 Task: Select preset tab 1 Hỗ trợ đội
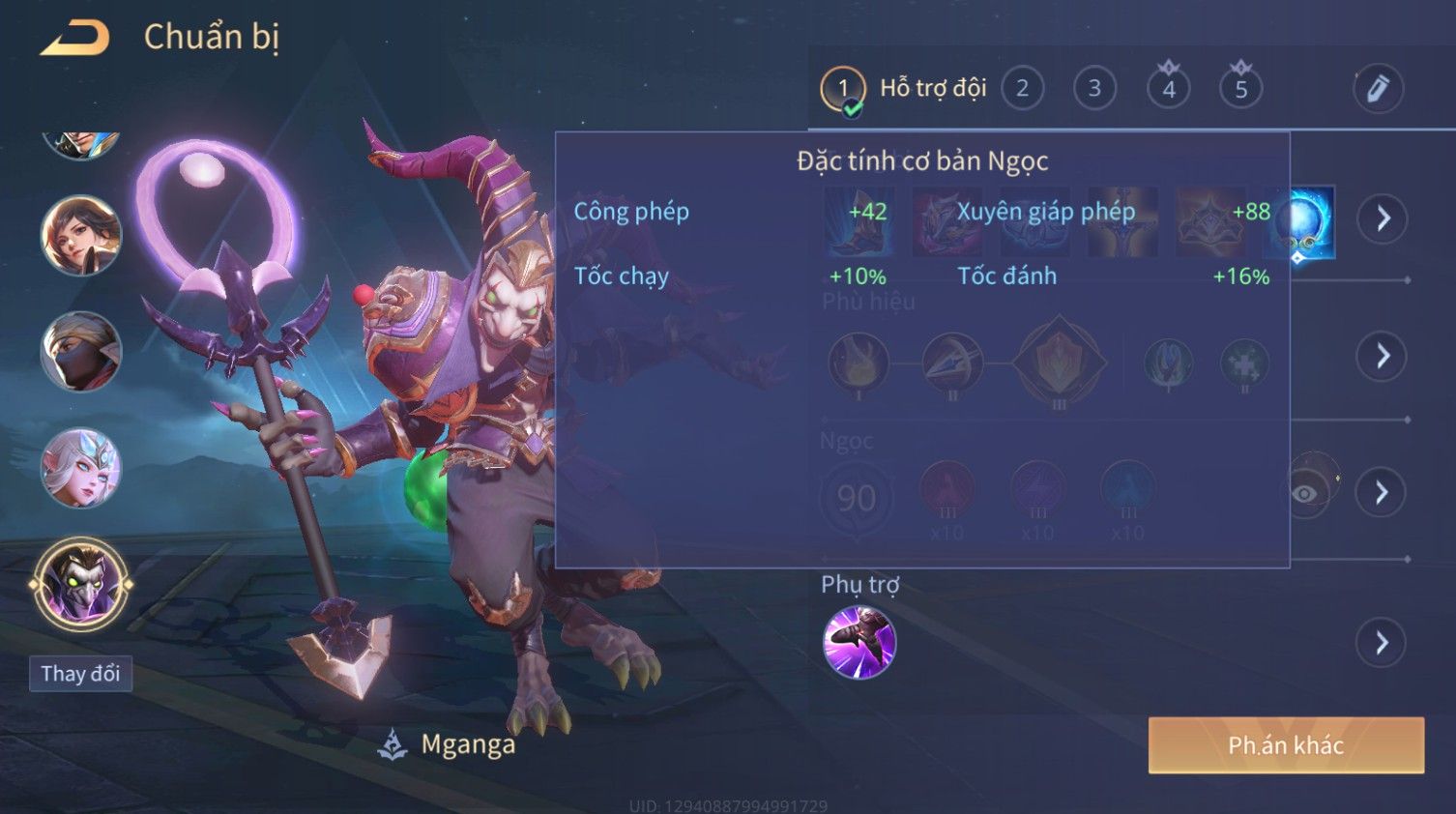[903, 89]
